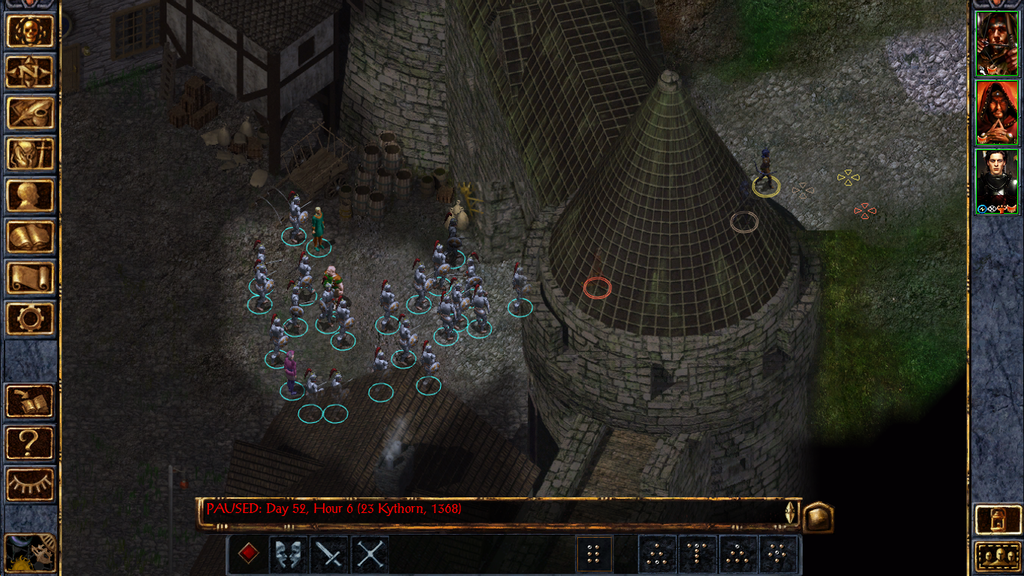The width and height of the screenshot is (1024, 576).
Task: Click the question mark help button
Action: coord(30,442)
